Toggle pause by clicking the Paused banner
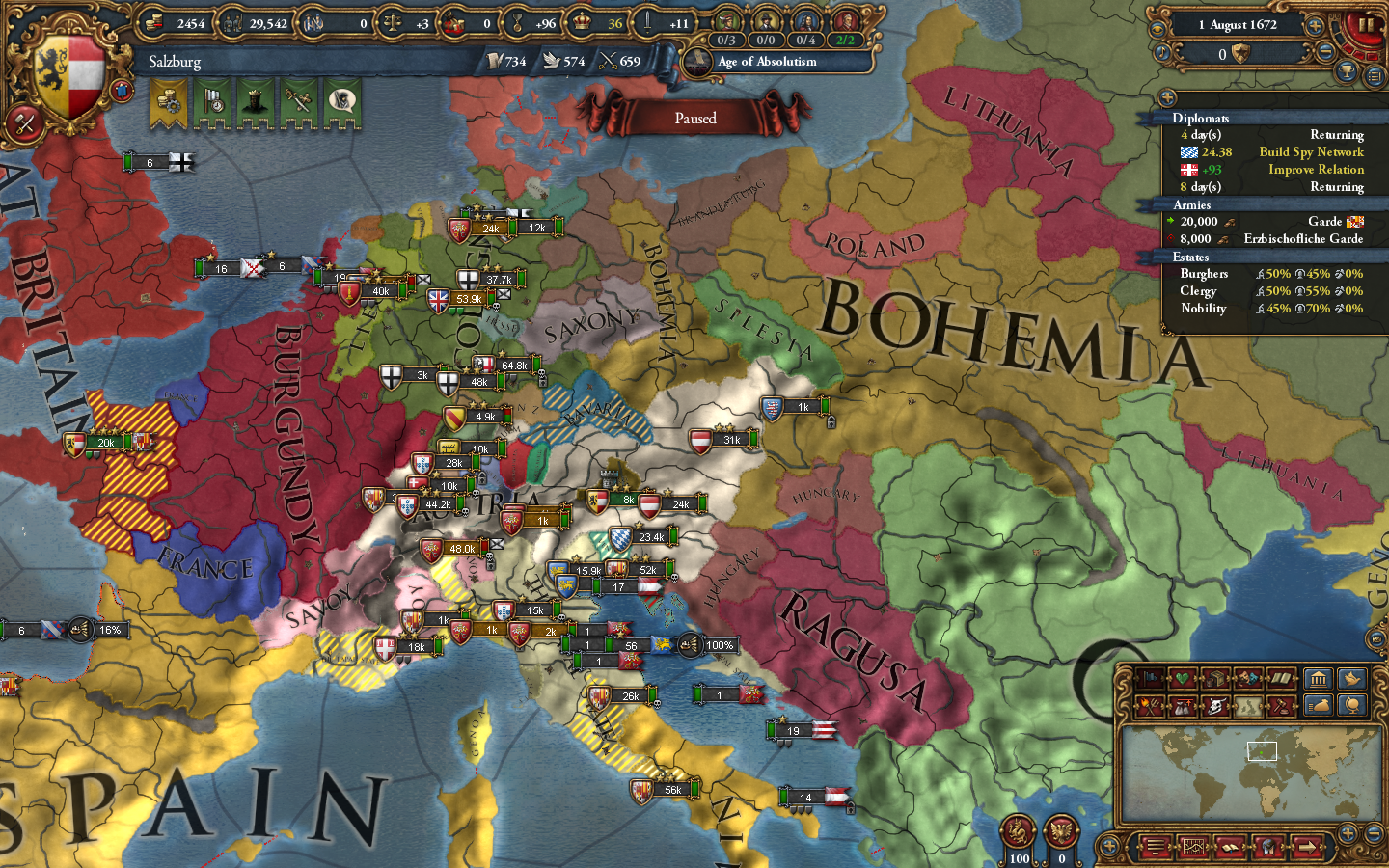Image resolution: width=1389 pixels, height=868 pixels. [696, 118]
